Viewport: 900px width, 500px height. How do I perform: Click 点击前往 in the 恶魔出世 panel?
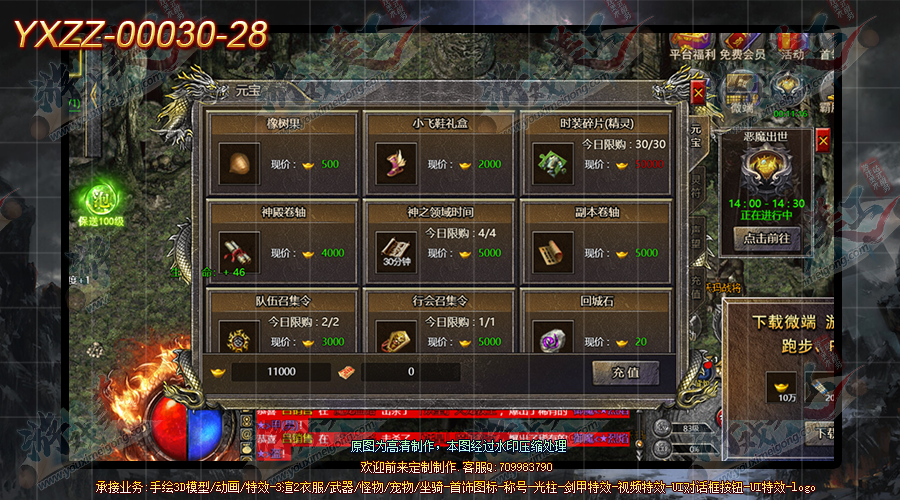768,239
